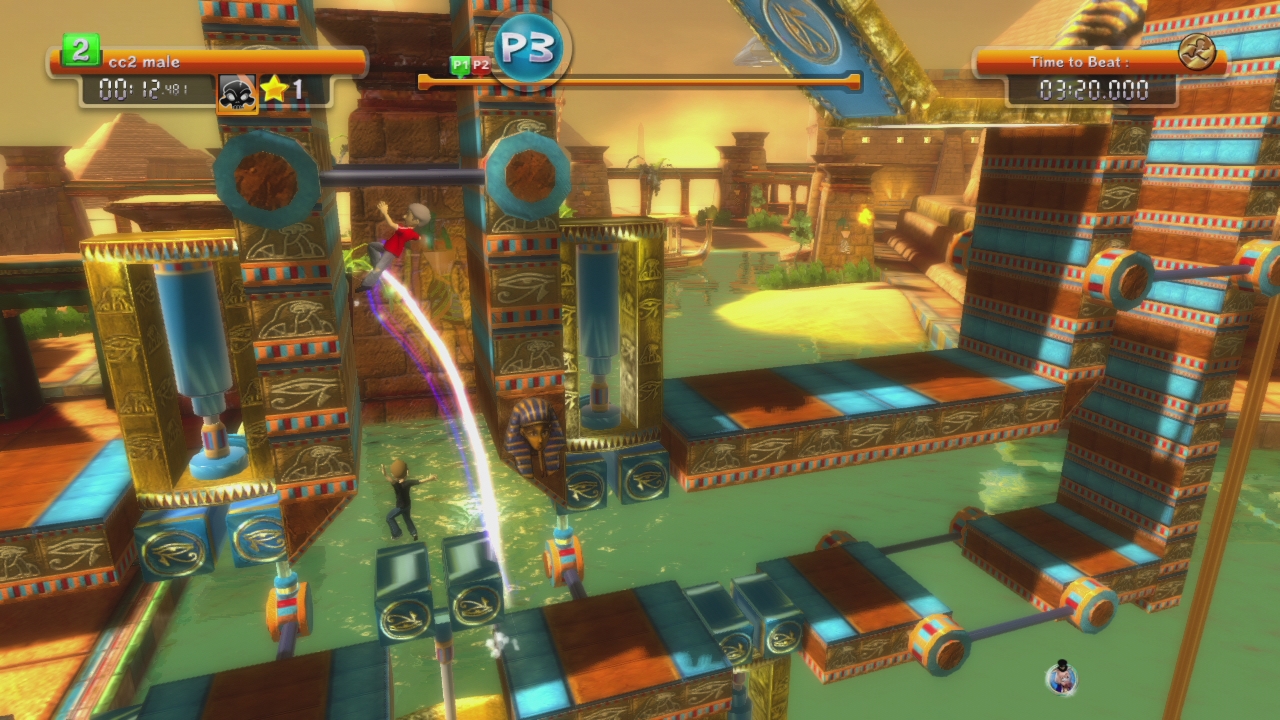Select the blue P3 player bubble
The width and height of the screenshot is (1280, 720).
pos(529,47)
